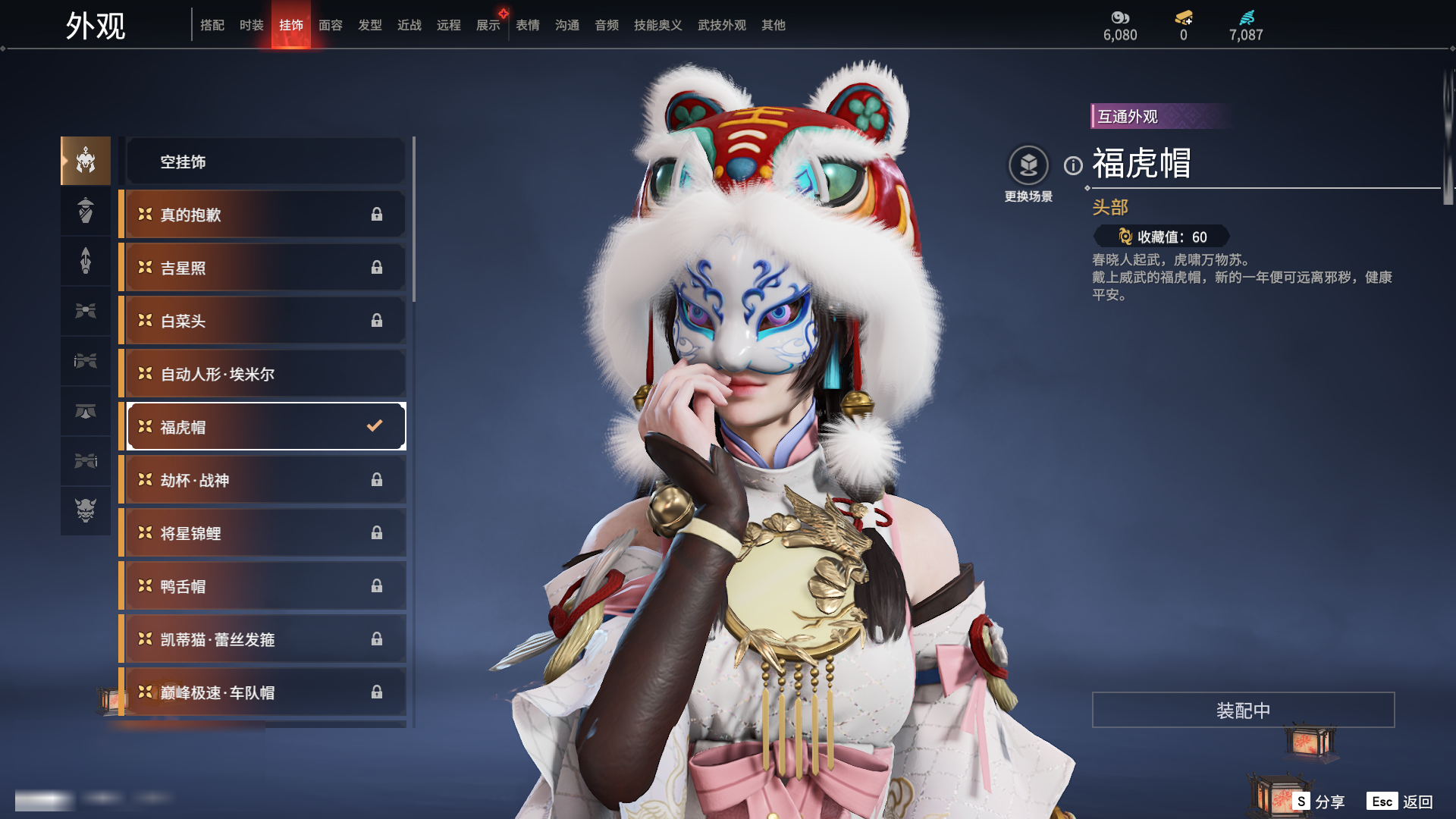Click the 装配中 equip button

click(x=1243, y=710)
